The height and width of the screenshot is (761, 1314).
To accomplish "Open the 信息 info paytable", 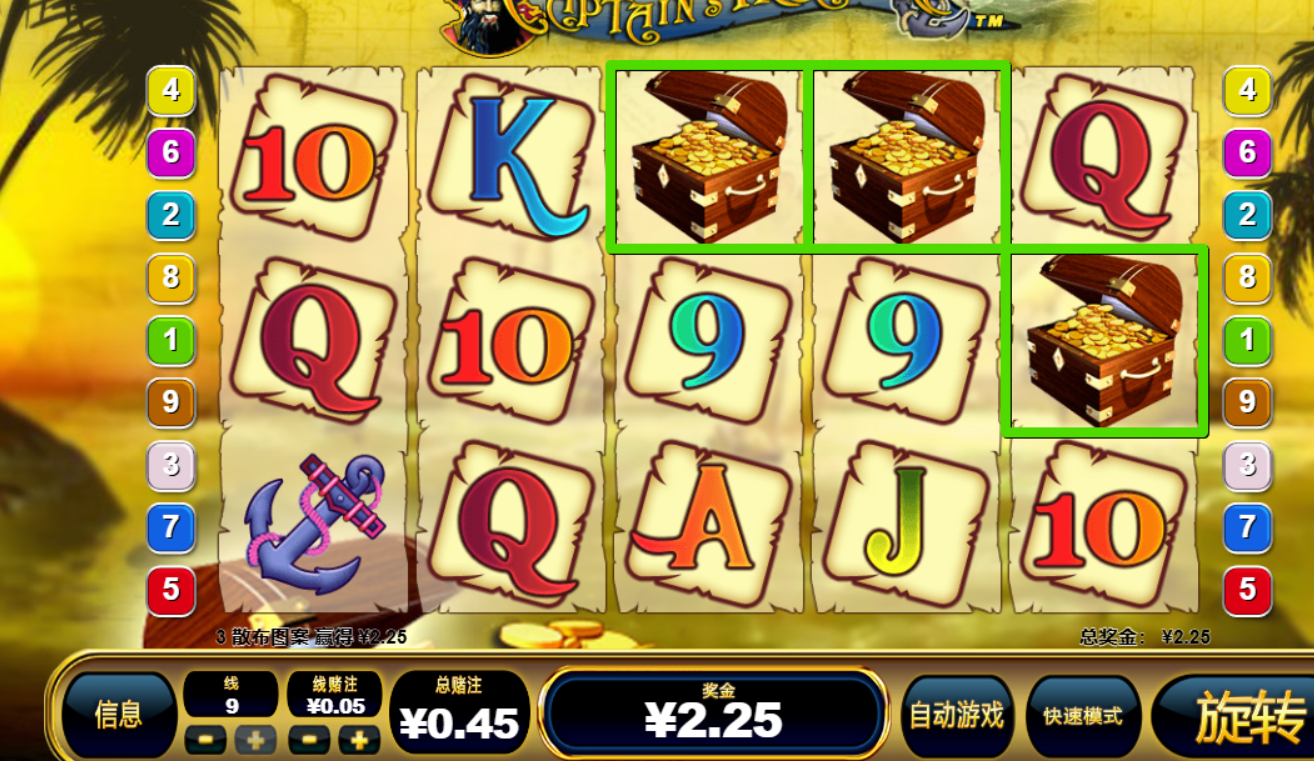I will [x=118, y=714].
